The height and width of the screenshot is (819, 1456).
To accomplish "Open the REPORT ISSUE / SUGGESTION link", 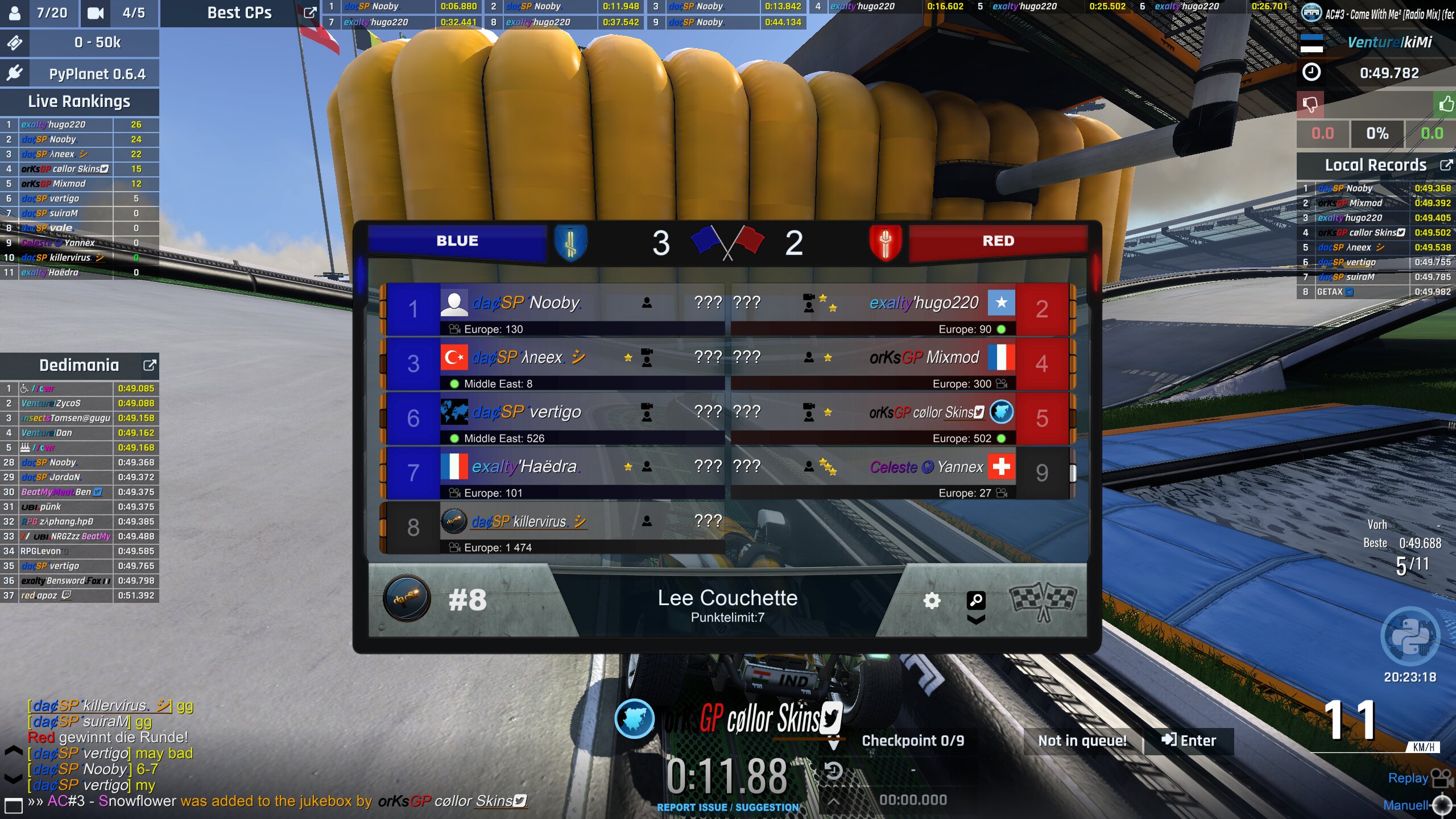I will pos(727,807).
